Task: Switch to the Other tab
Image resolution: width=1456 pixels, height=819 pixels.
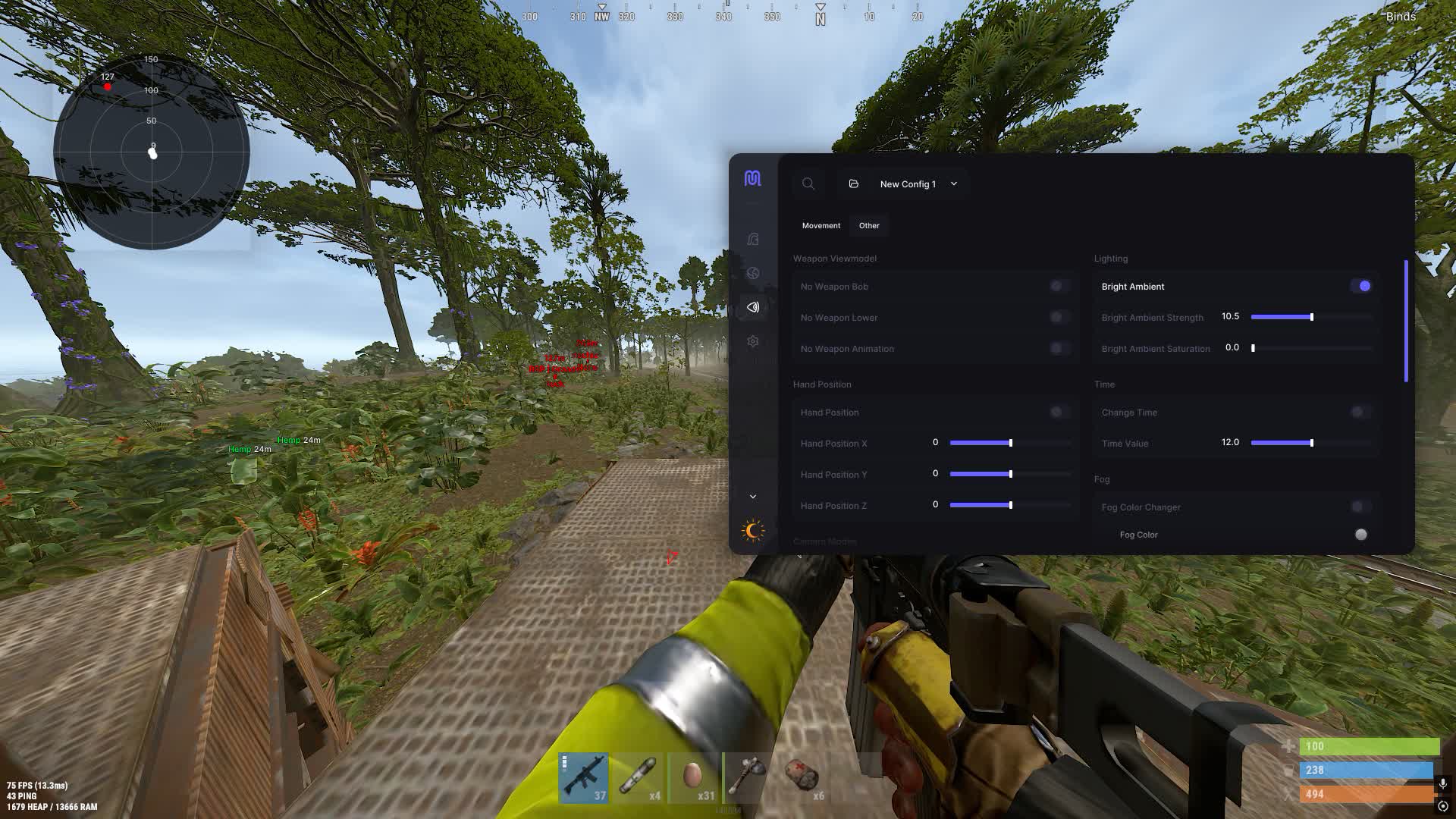Action: pyautogui.click(x=868, y=225)
